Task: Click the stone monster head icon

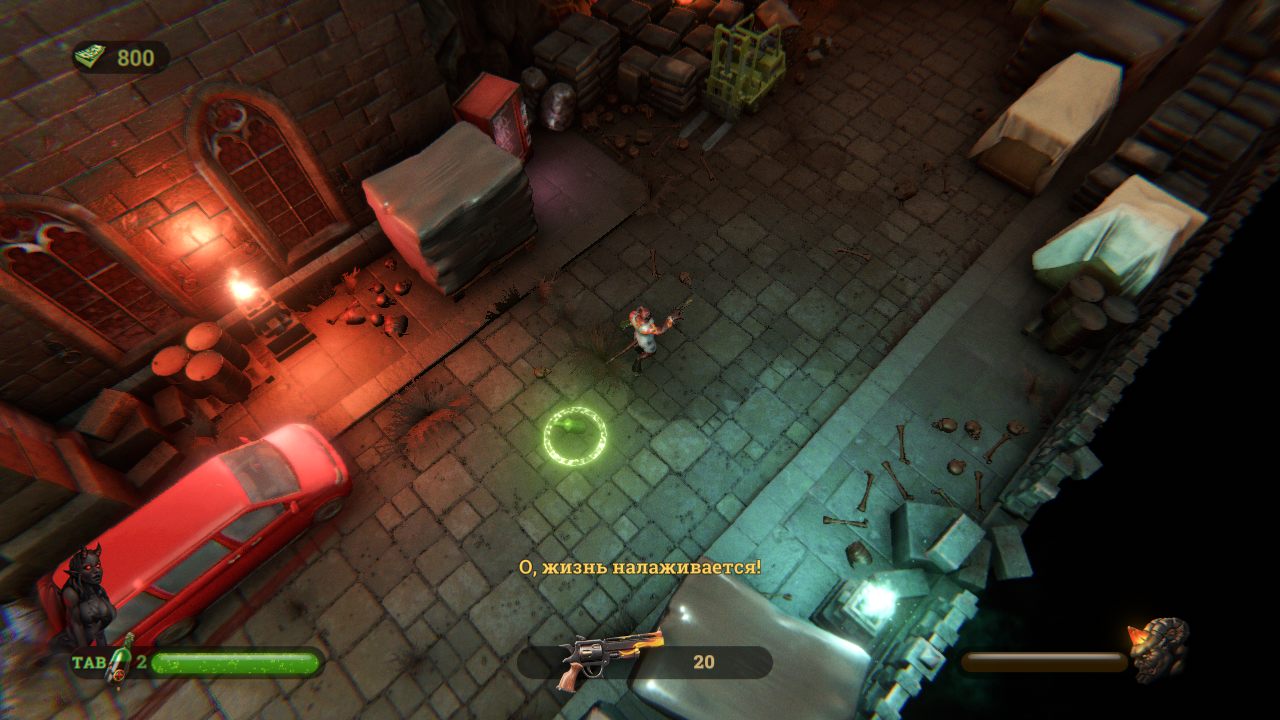Action: pyautogui.click(x=1159, y=648)
